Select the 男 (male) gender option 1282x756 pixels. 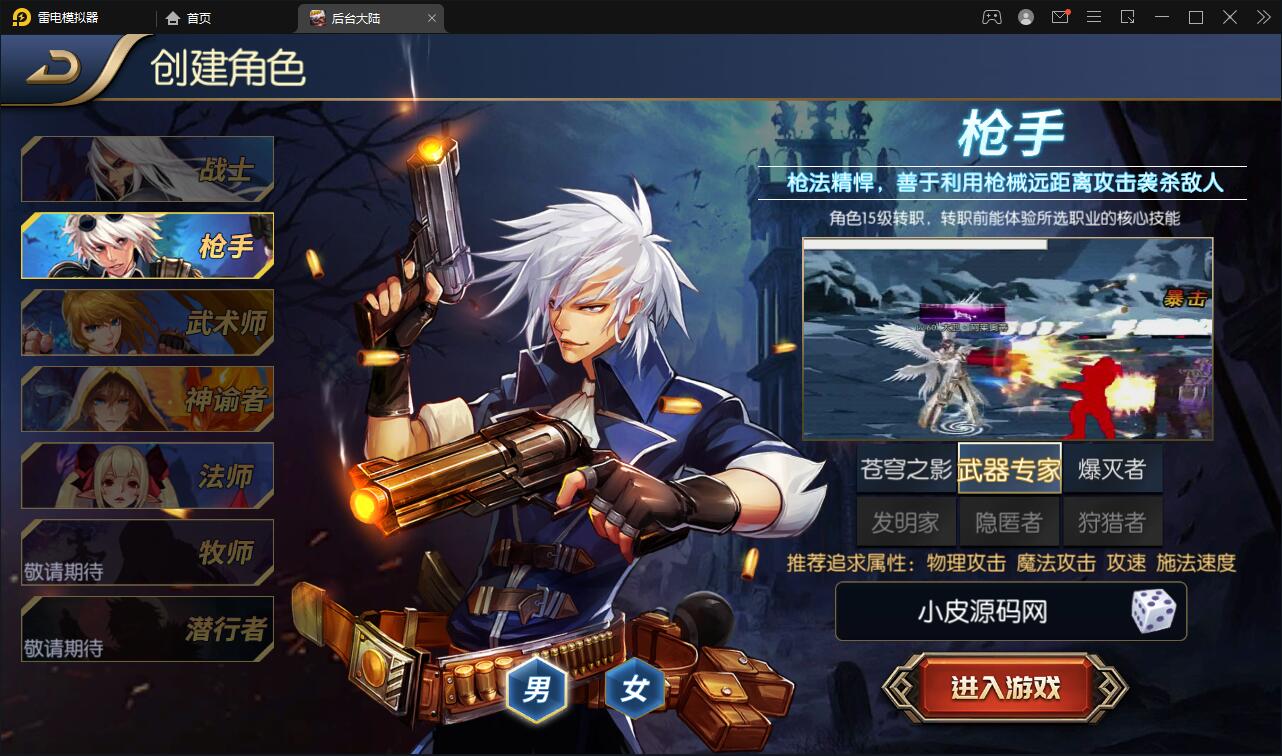tap(536, 688)
